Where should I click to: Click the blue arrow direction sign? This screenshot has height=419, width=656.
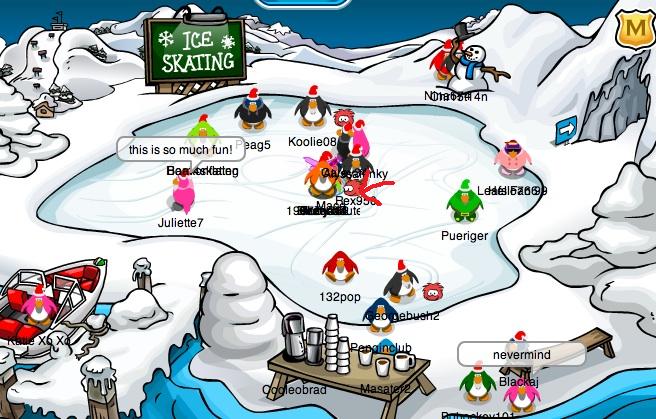pyautogui.click(x=566, y=129)
